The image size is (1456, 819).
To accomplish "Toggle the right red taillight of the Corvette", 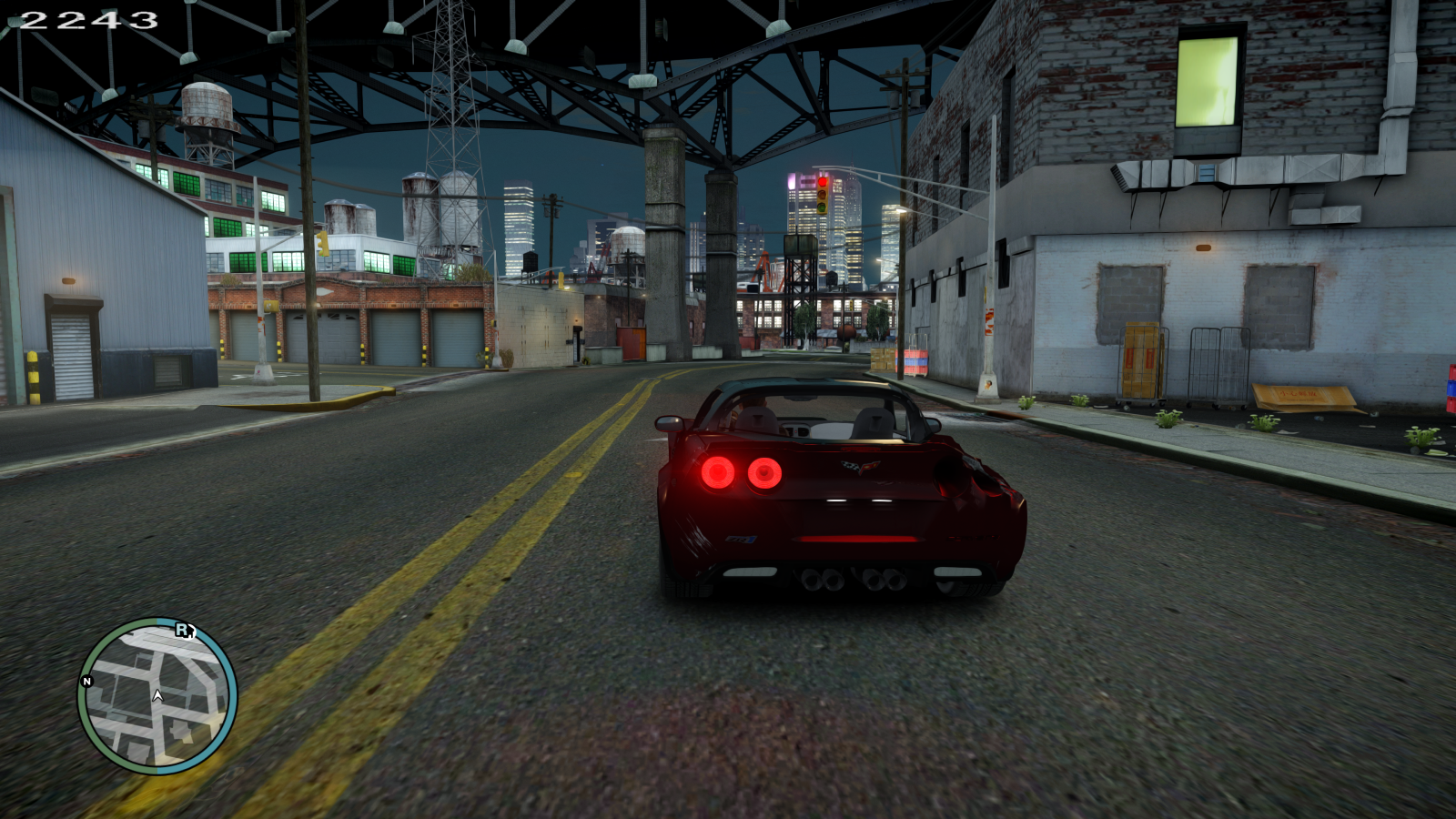I will [x=764, y=473].
